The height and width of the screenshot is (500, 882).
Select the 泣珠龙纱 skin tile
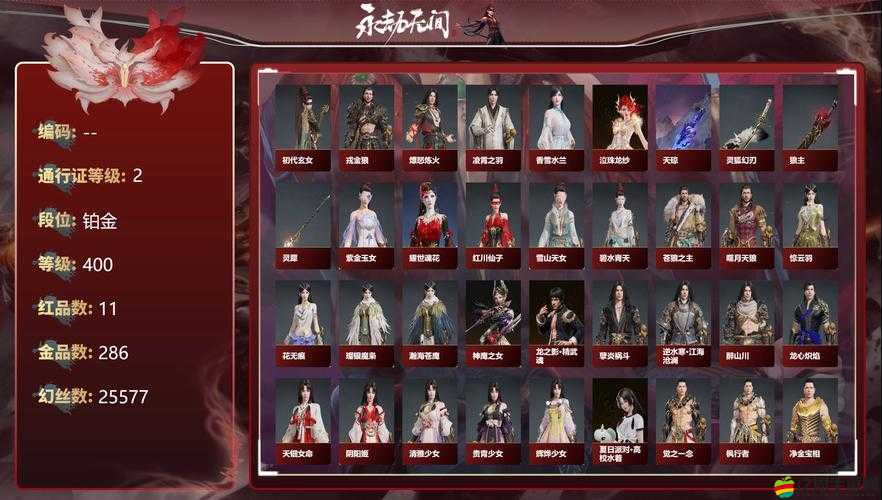click(x=620, y=125)
